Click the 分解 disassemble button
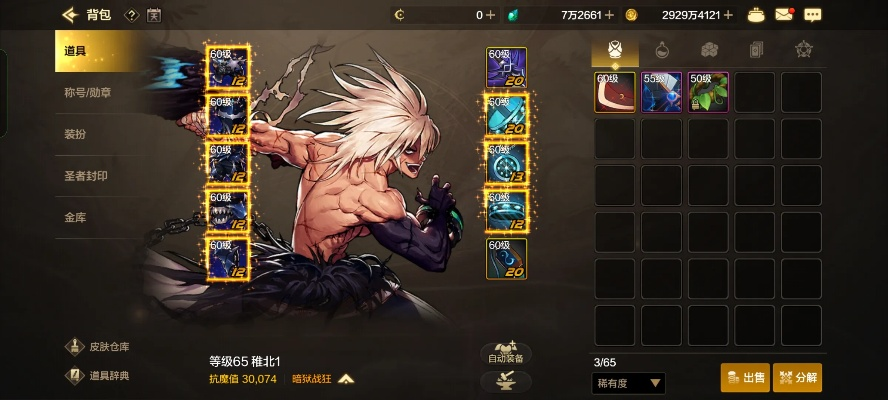This screenshot has width=888, height=400. [x=797, y=377]
